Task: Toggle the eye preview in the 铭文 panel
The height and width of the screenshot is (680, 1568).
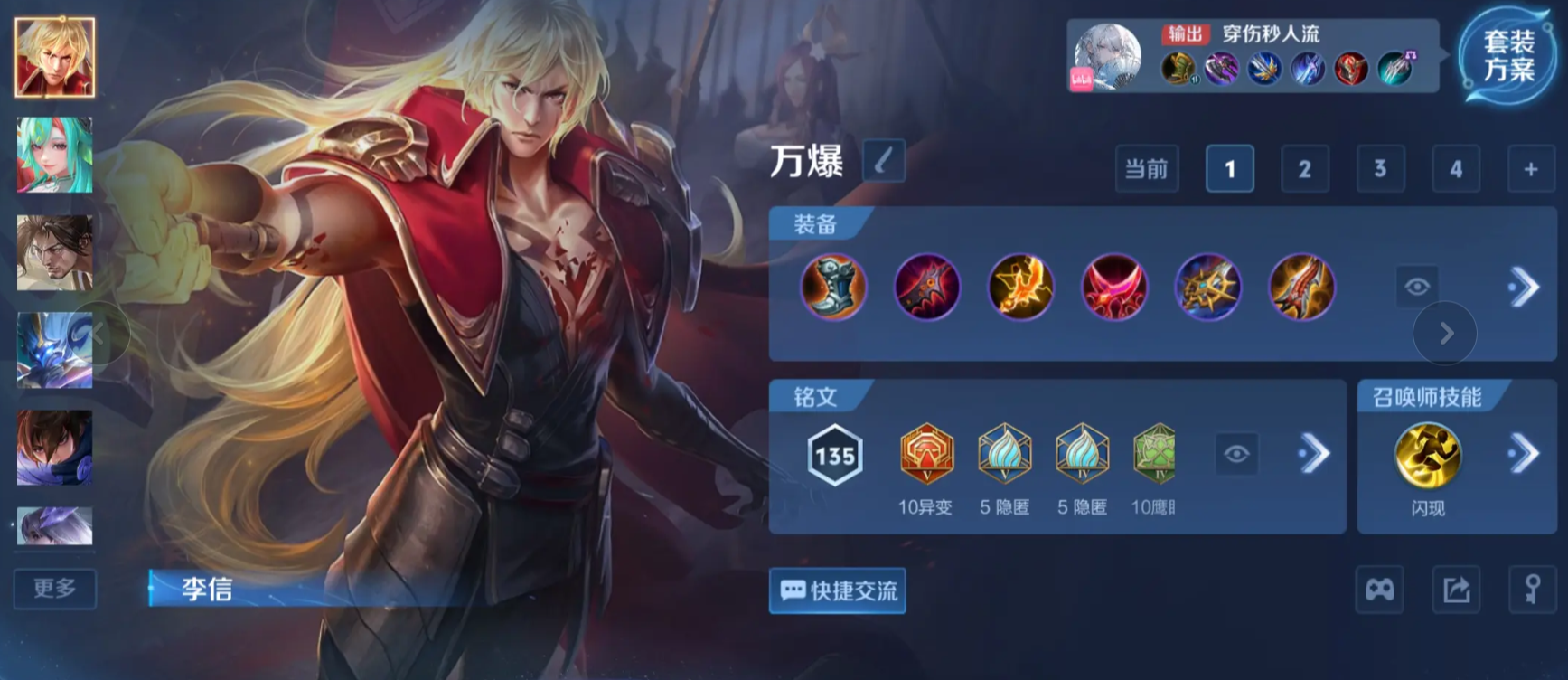Action: coord(1235,453)
